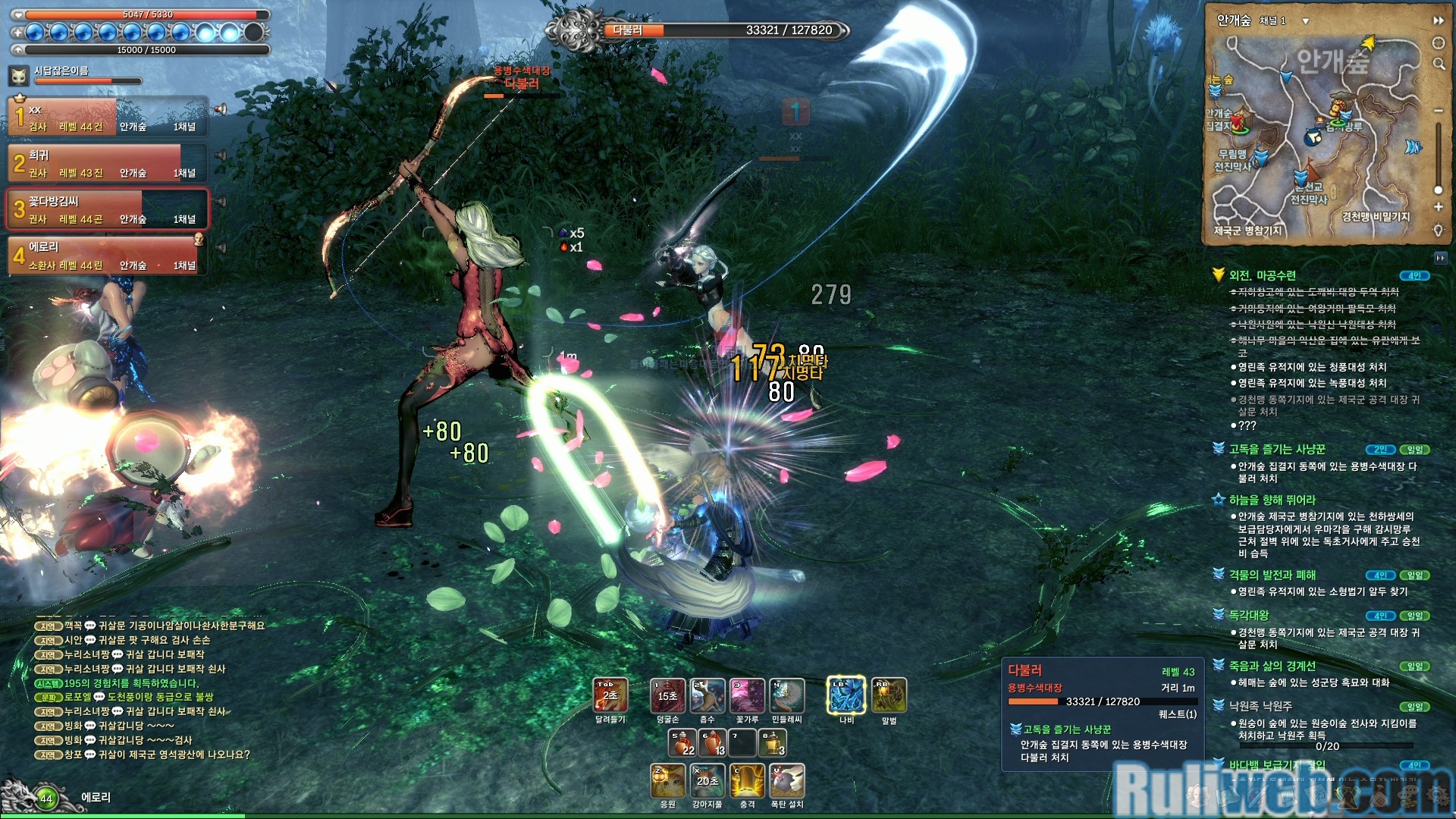Open the 외전. 마공수련 quest entry
The width and height of the screenshot is (1456, 819).
click(1262, 275)
